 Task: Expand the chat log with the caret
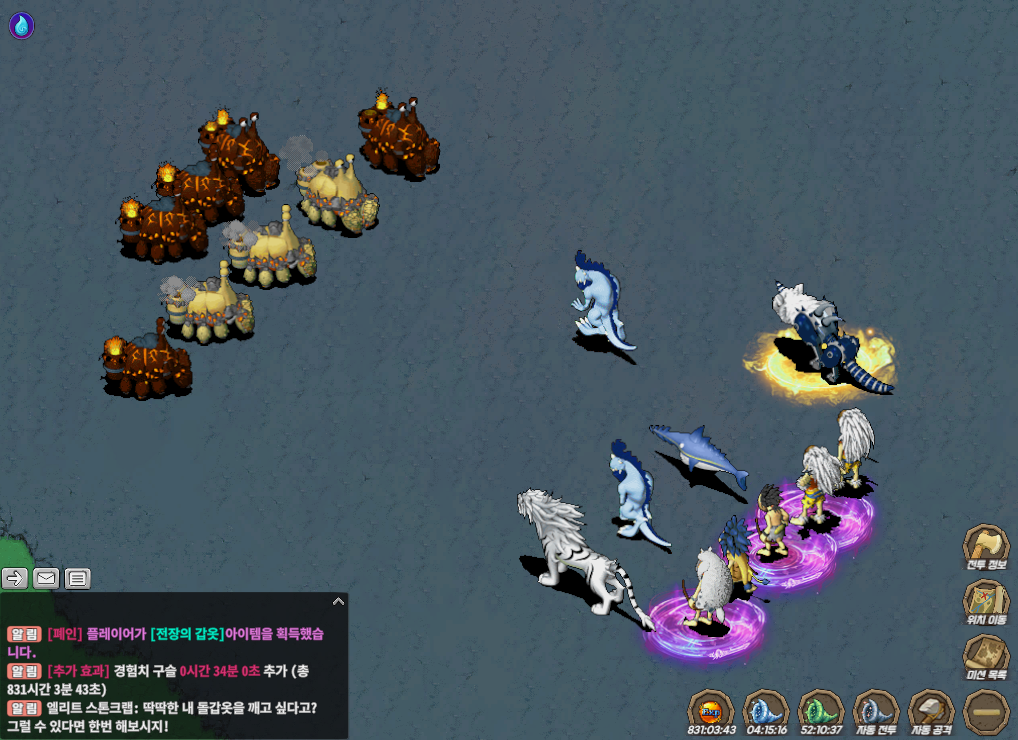click(x=338, y=601)
